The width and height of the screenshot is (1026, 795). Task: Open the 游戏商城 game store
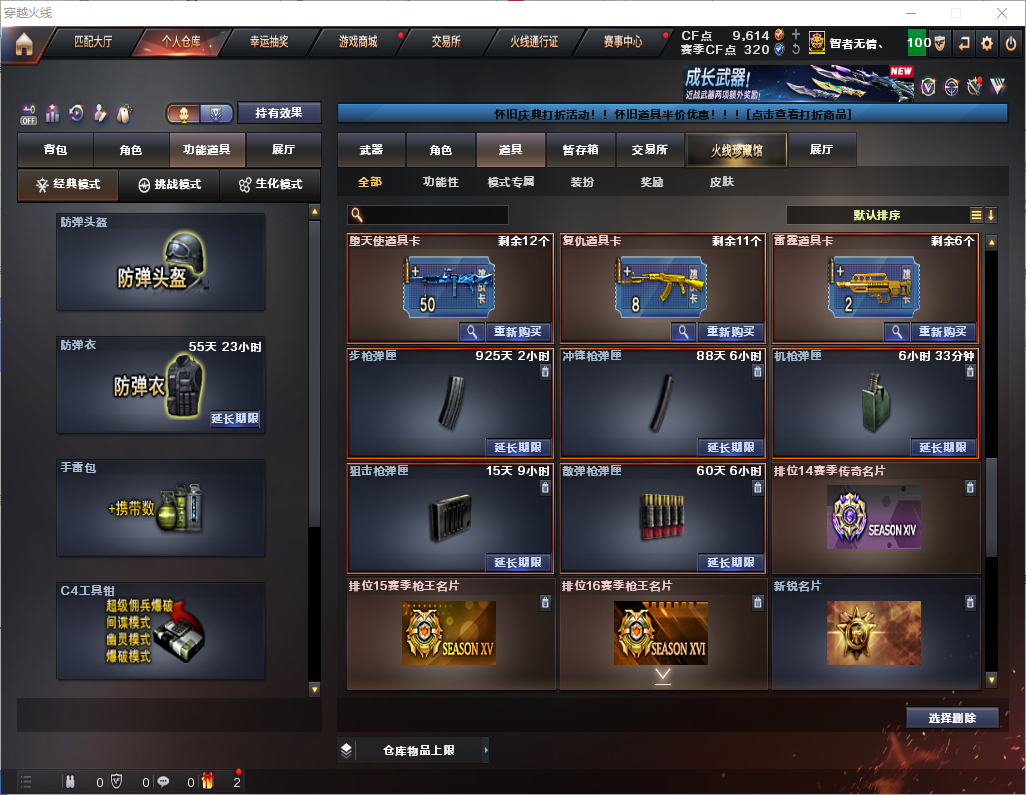[358, 42]
